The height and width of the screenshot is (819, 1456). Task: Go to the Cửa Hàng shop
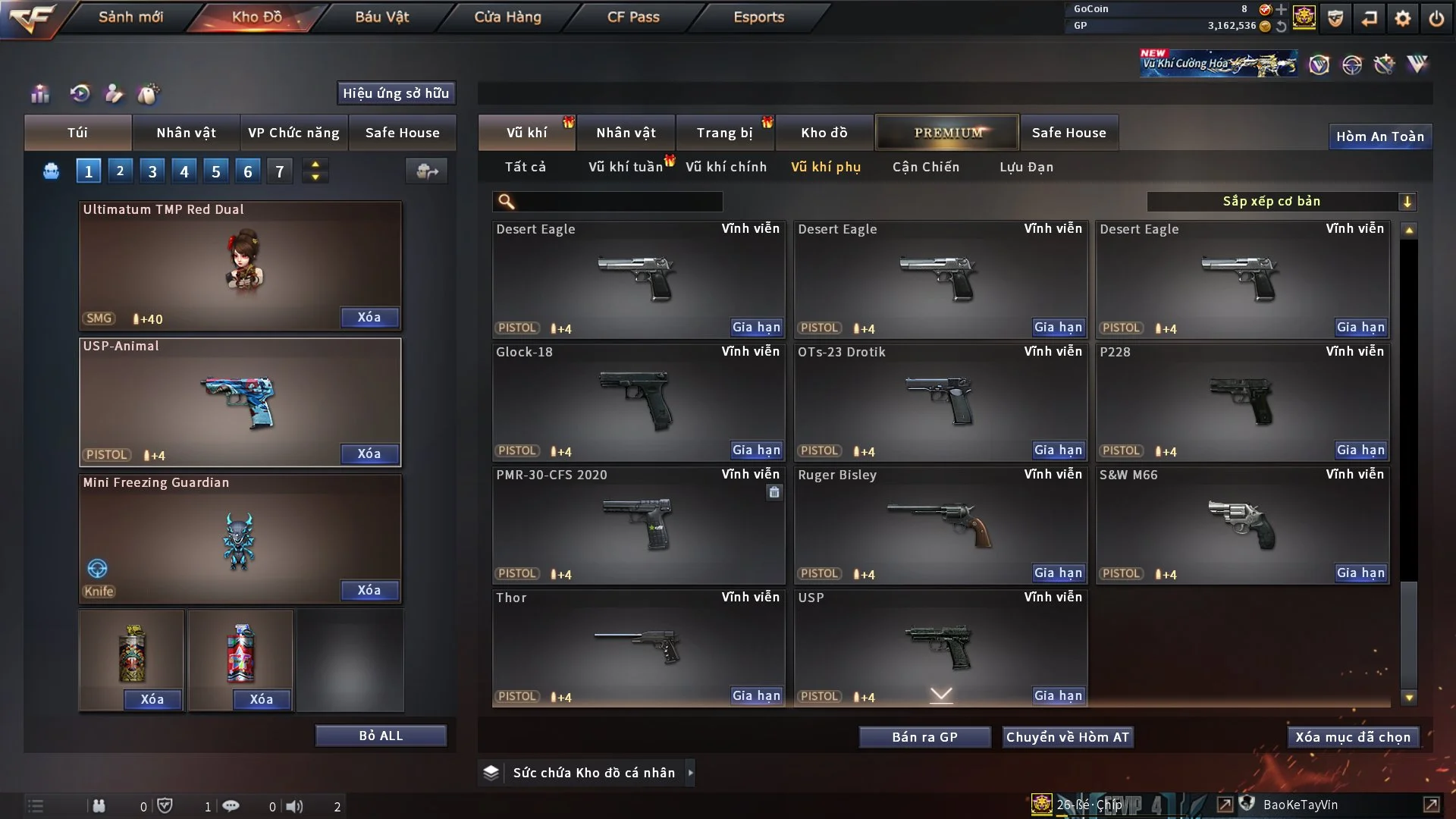(507, 17)
